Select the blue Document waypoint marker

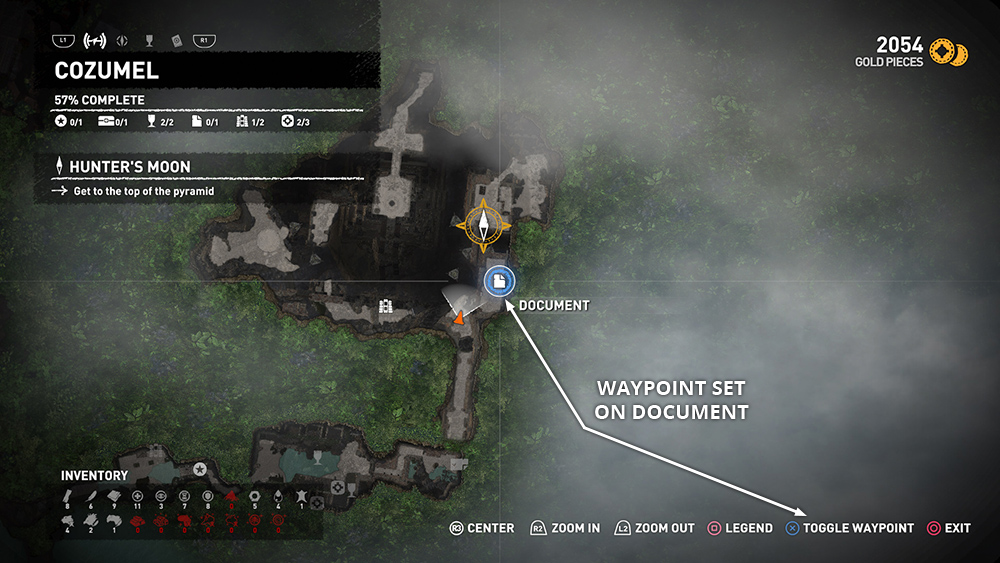tap(499, 282)
